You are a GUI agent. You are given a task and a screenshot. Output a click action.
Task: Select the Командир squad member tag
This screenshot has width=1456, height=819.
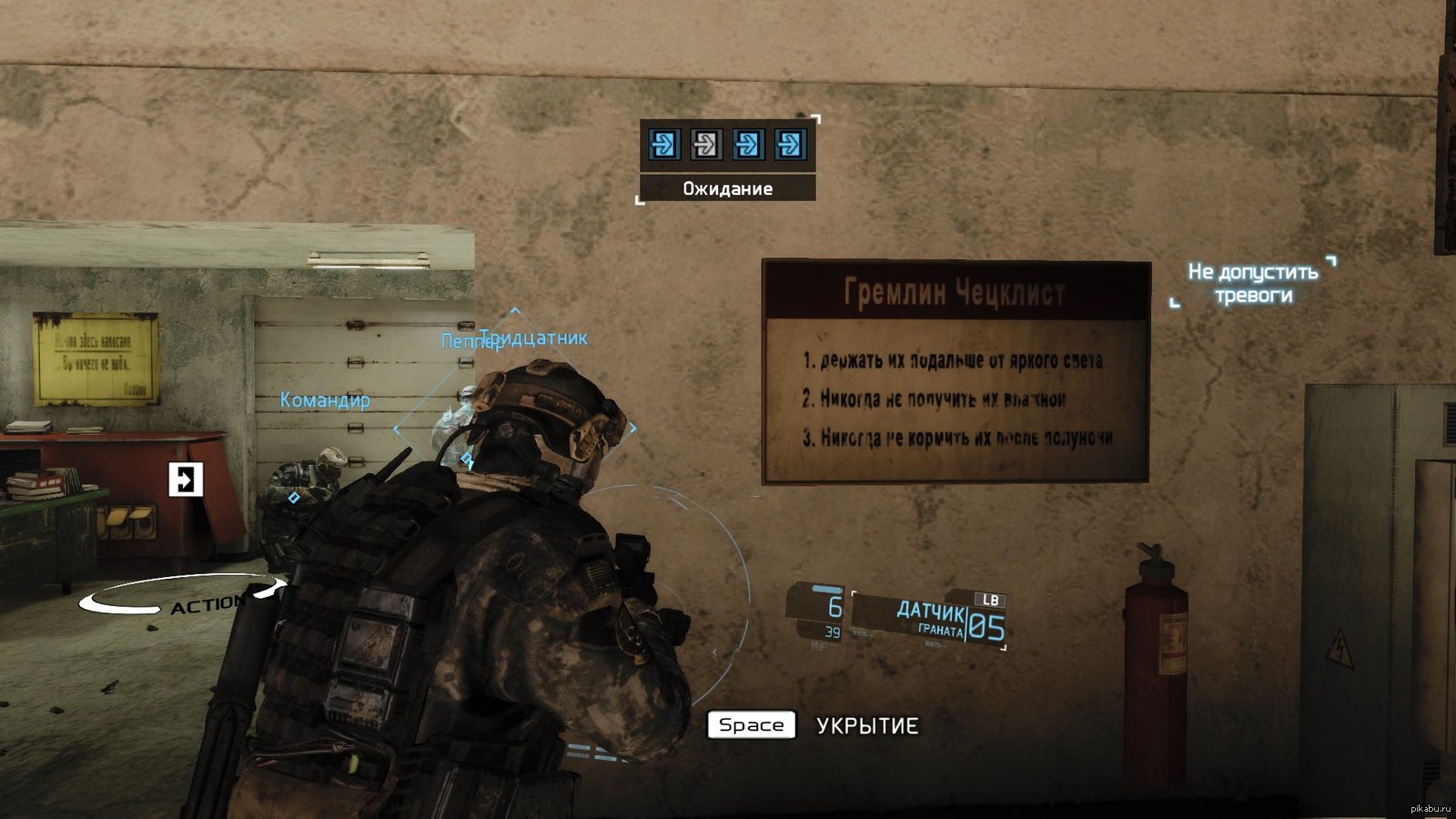pyautogui.click(x=325, y=399)
